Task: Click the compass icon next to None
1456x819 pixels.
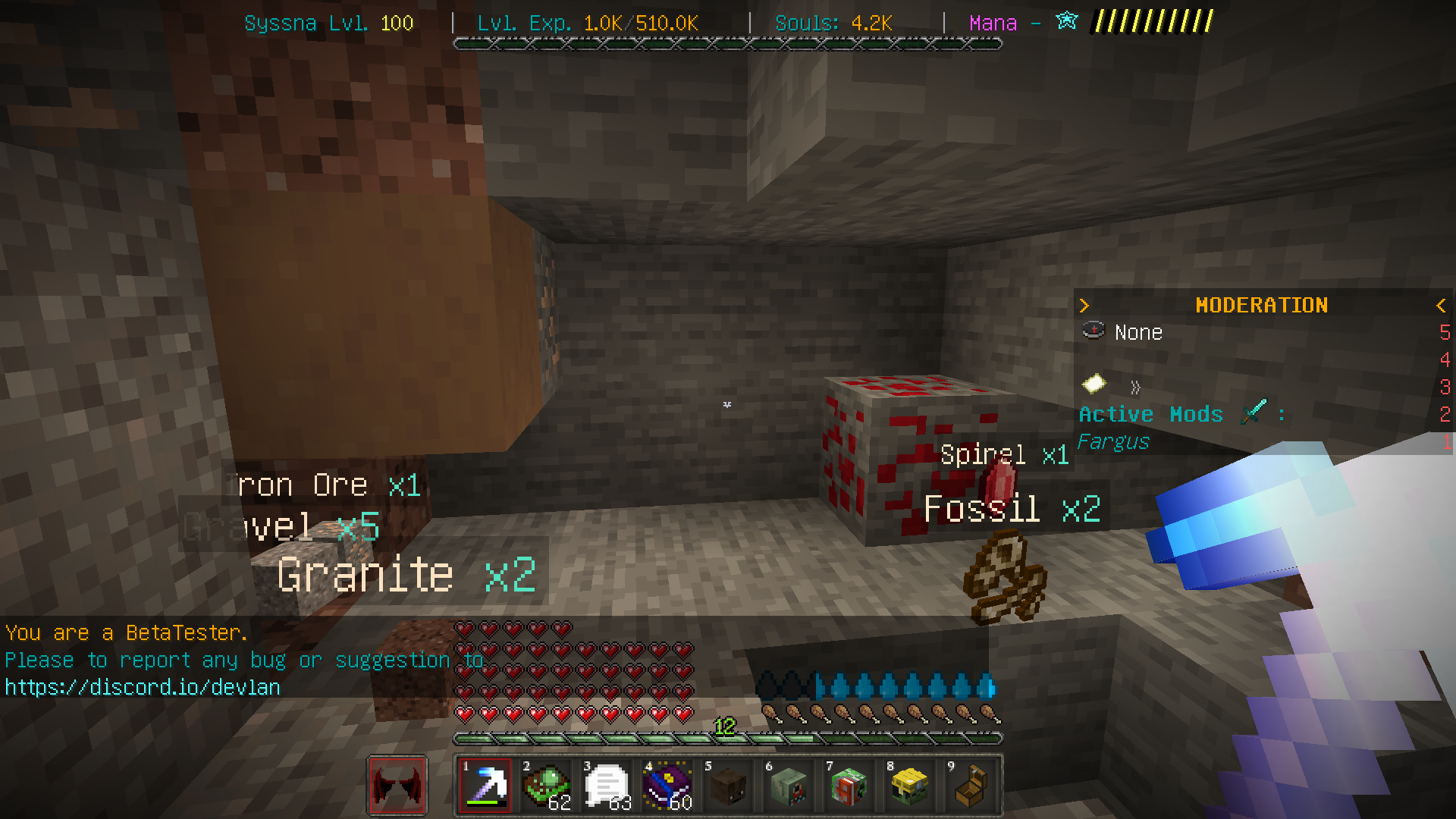Action: pyautogui.click(x=1093, y=331)
